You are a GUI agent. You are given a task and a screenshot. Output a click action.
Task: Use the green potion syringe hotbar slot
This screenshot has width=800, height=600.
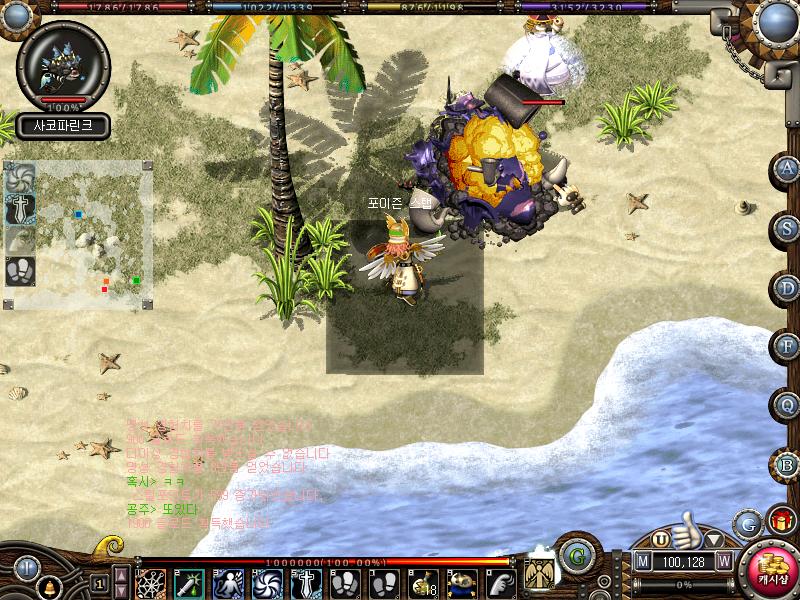189,583
